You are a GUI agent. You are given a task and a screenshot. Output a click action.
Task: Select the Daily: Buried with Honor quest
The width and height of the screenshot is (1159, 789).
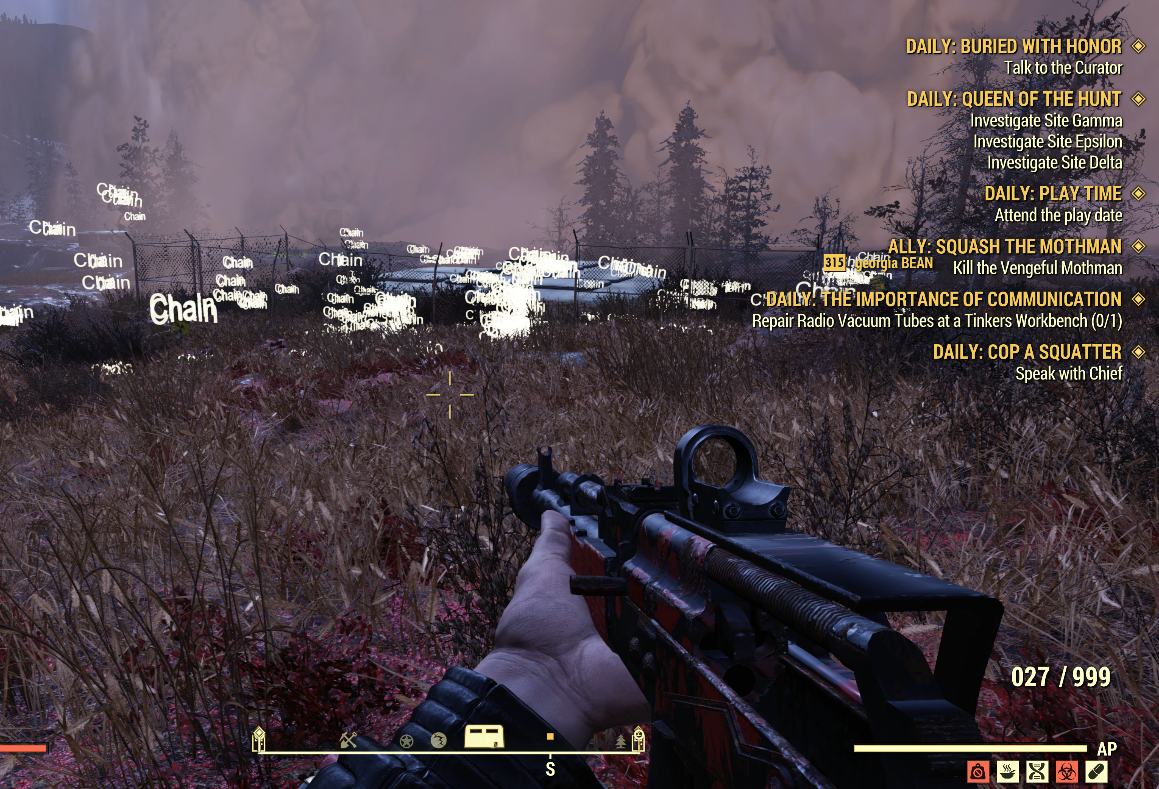(x=1013, y=47)
